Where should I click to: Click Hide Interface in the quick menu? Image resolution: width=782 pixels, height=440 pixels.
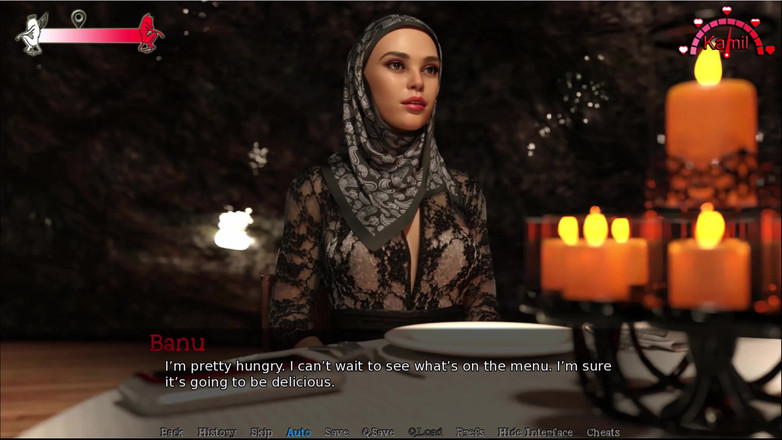click(x=535, y=432)
